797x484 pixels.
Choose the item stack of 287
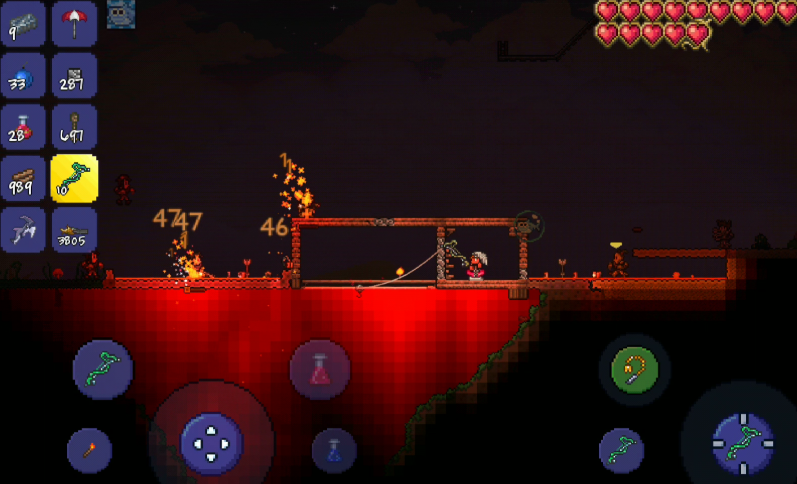74,77
